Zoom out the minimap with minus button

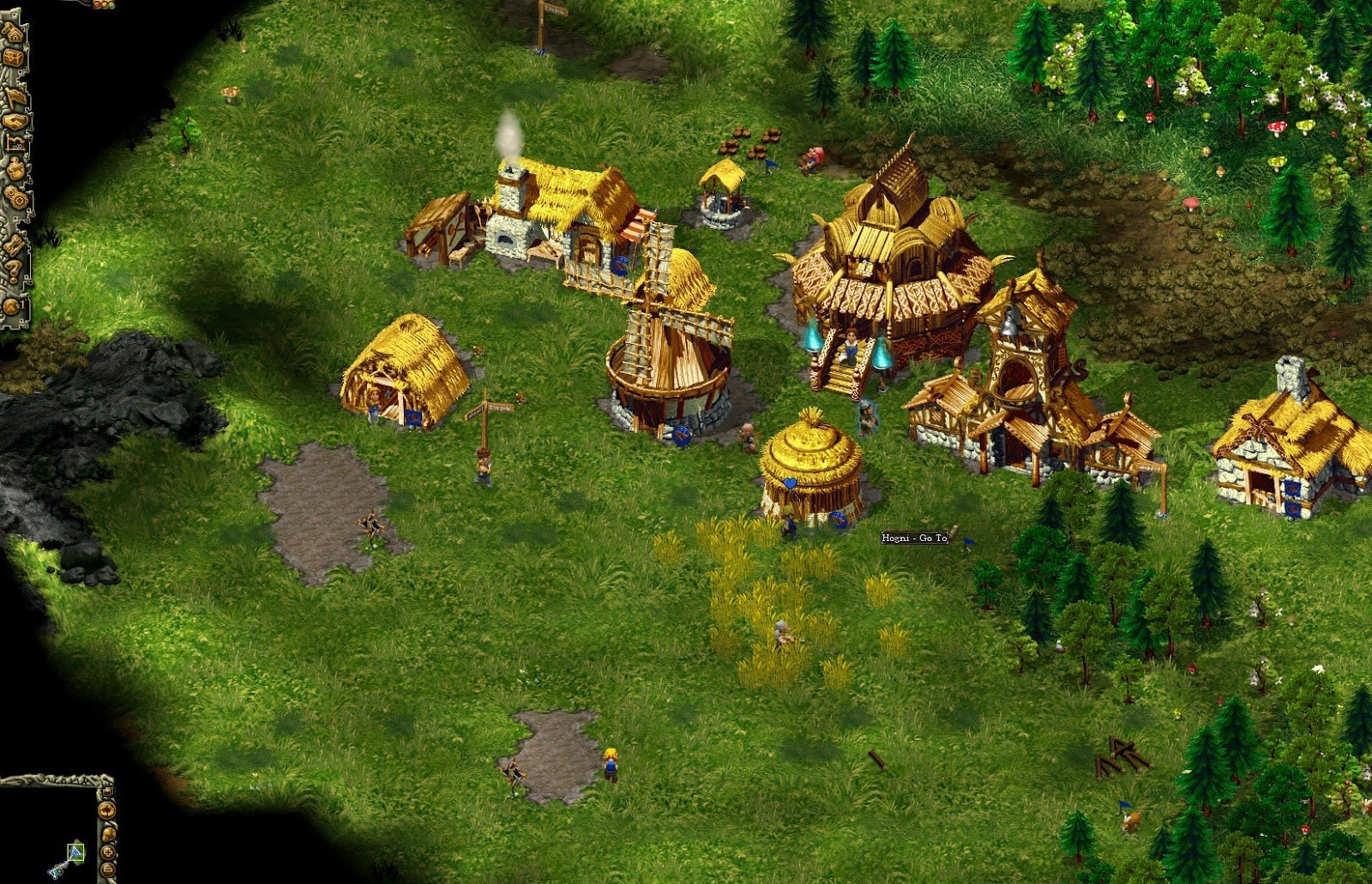pos(108,871)
